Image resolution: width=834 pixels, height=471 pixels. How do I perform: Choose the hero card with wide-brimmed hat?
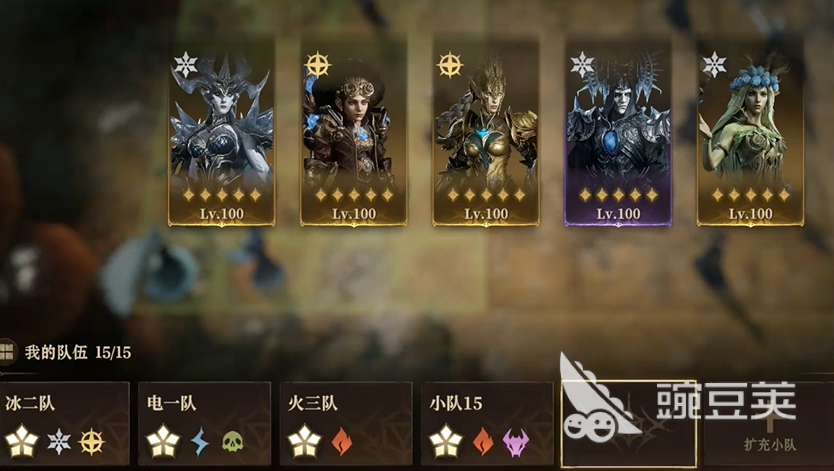[x=353, y=132]
